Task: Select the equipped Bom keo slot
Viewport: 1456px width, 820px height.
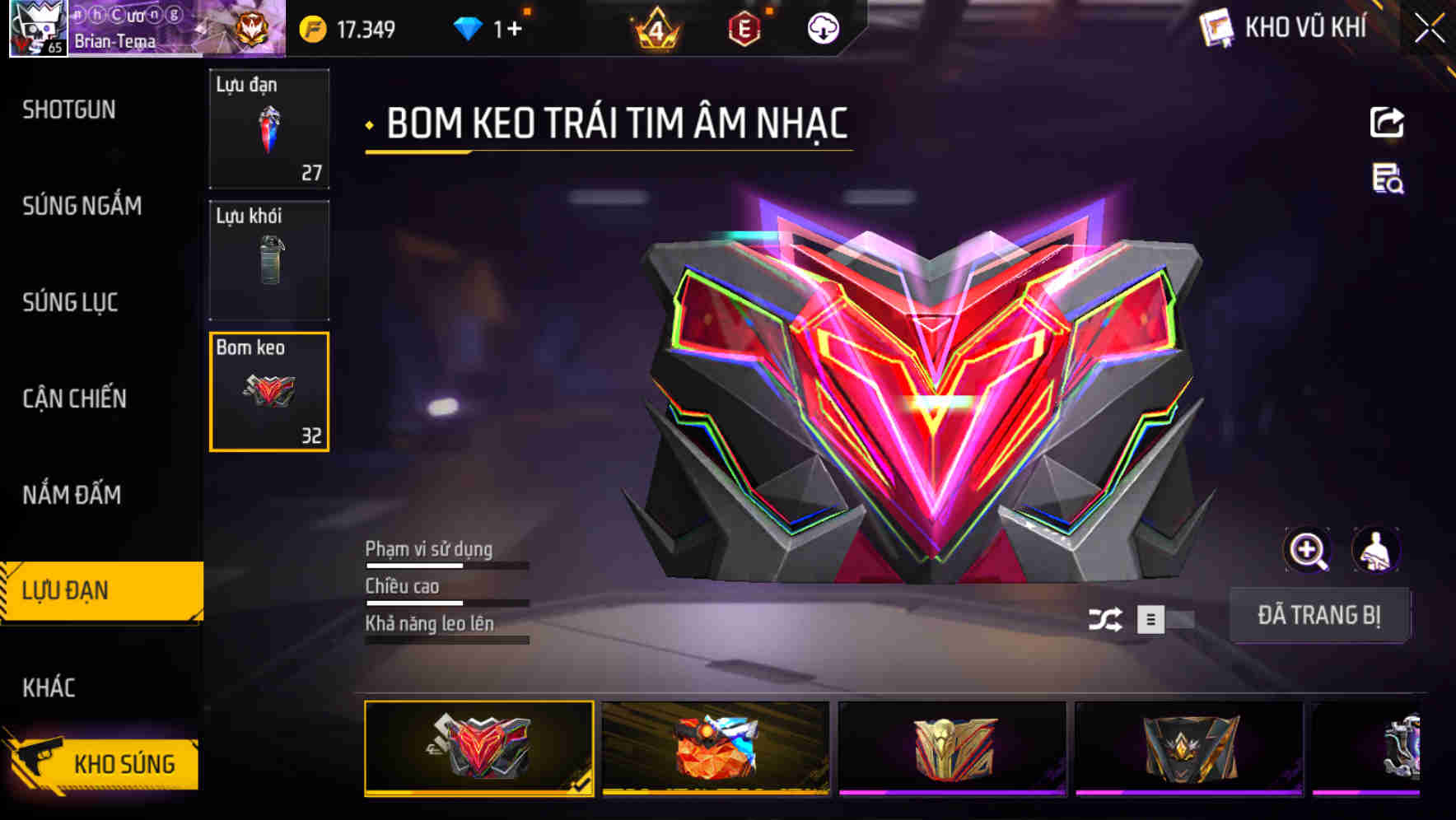Action: tap(269, 391)
